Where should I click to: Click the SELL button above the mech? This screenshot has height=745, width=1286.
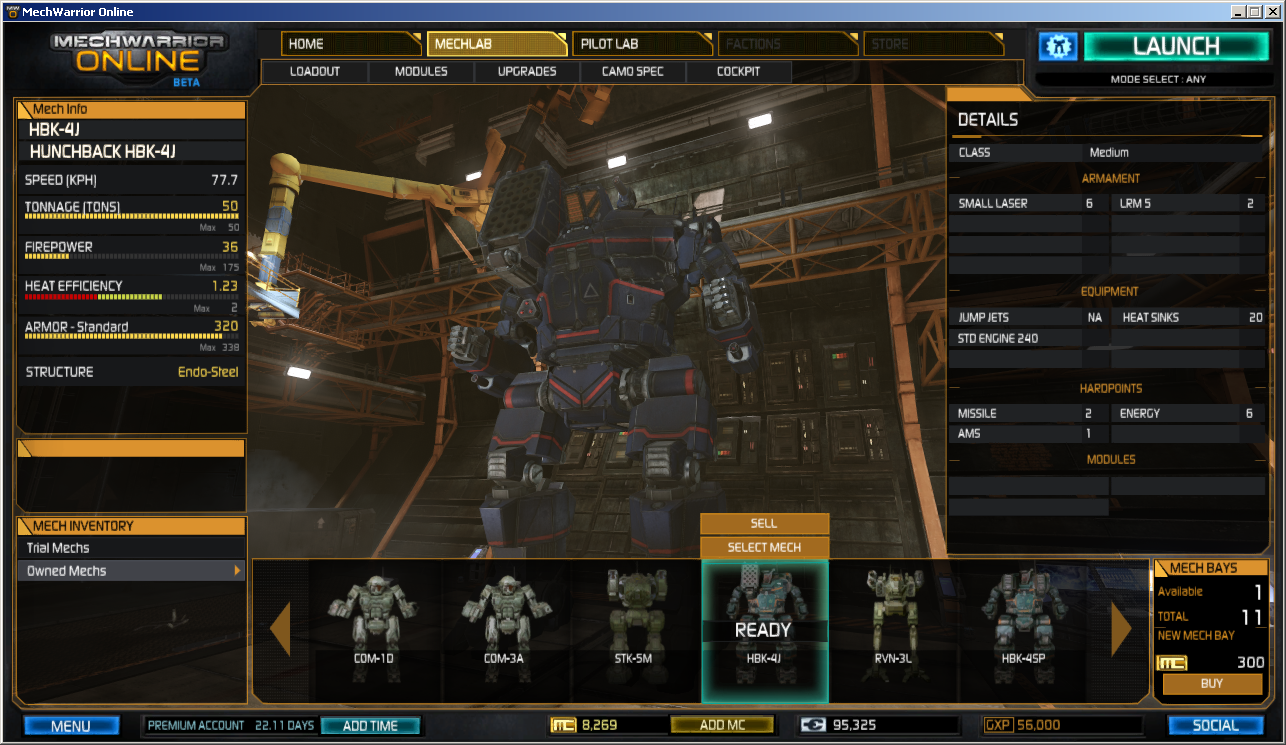(x=764, y=524)
